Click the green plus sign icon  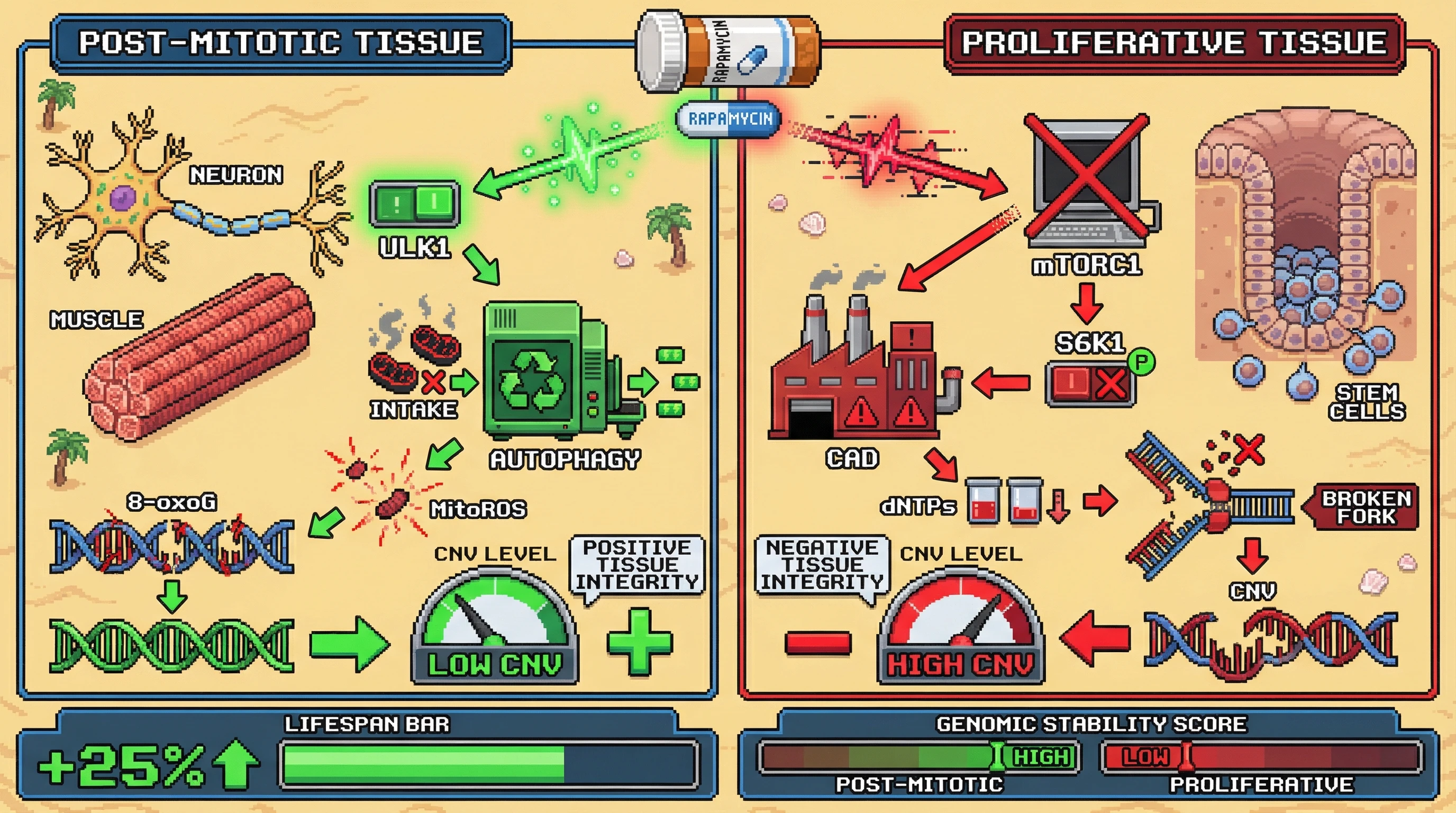[x=639, y=642]
